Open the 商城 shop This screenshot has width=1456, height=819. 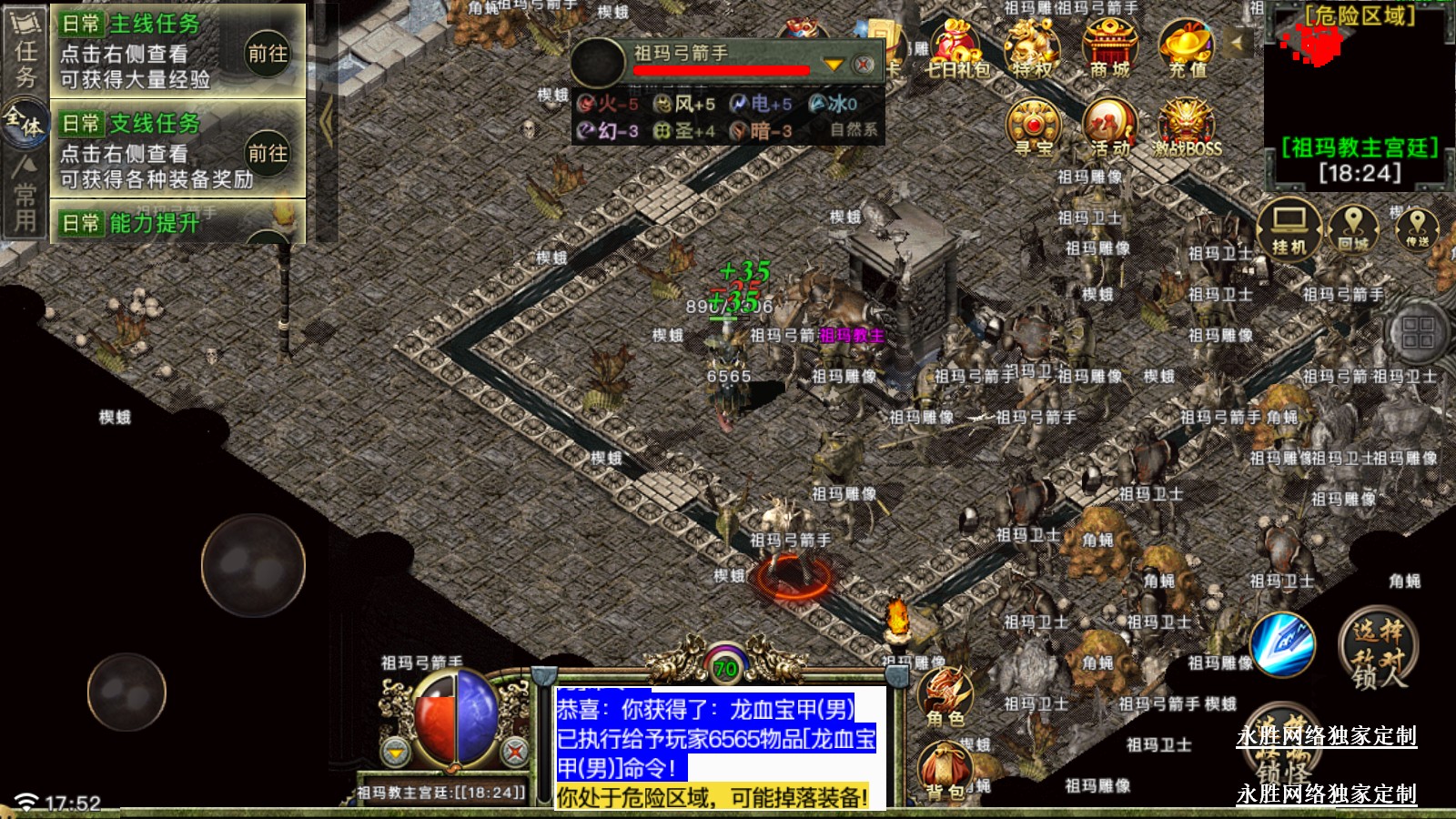(x=1109, y=49)
